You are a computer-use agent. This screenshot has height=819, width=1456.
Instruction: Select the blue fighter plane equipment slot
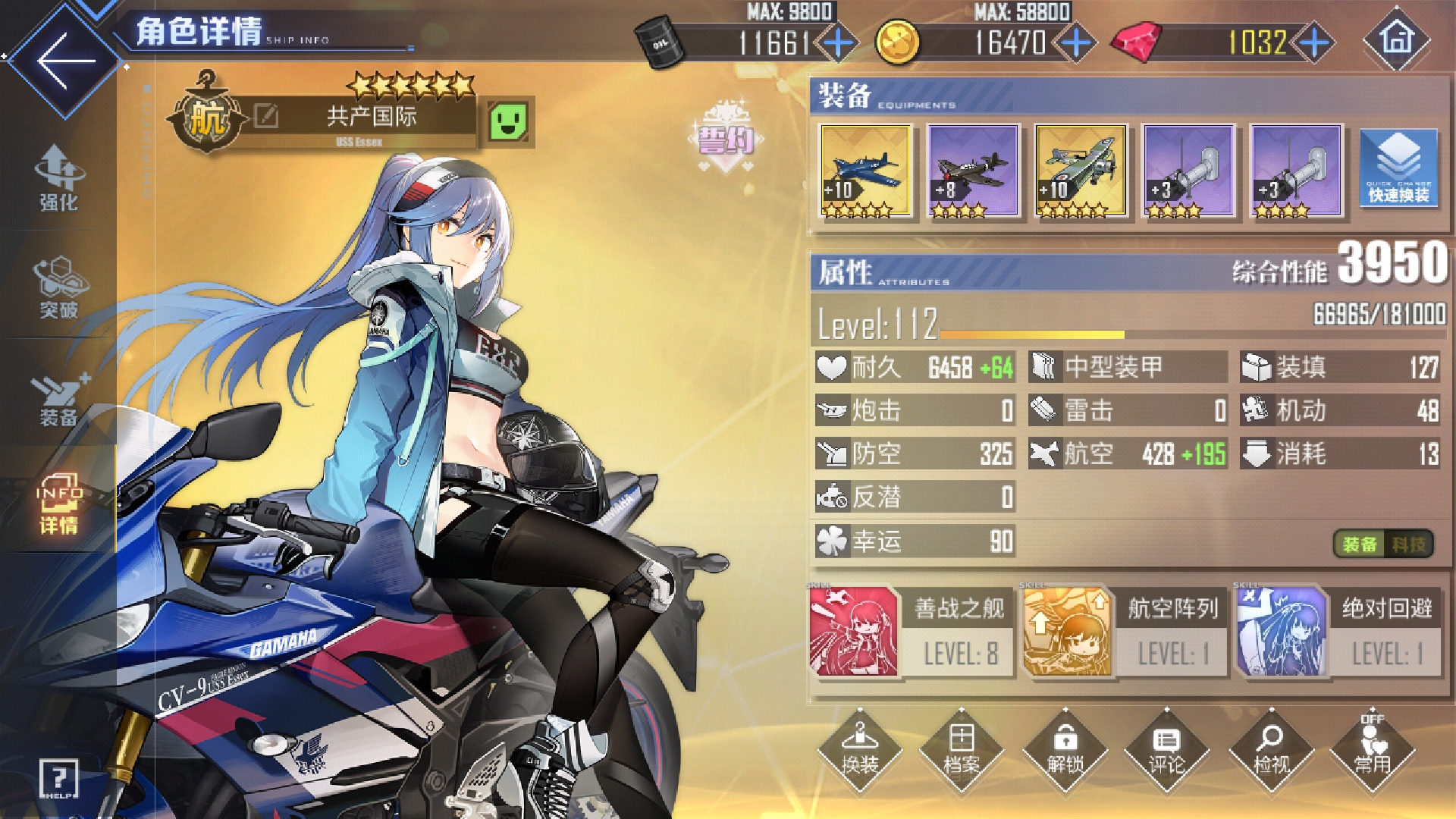coord(865,171)
